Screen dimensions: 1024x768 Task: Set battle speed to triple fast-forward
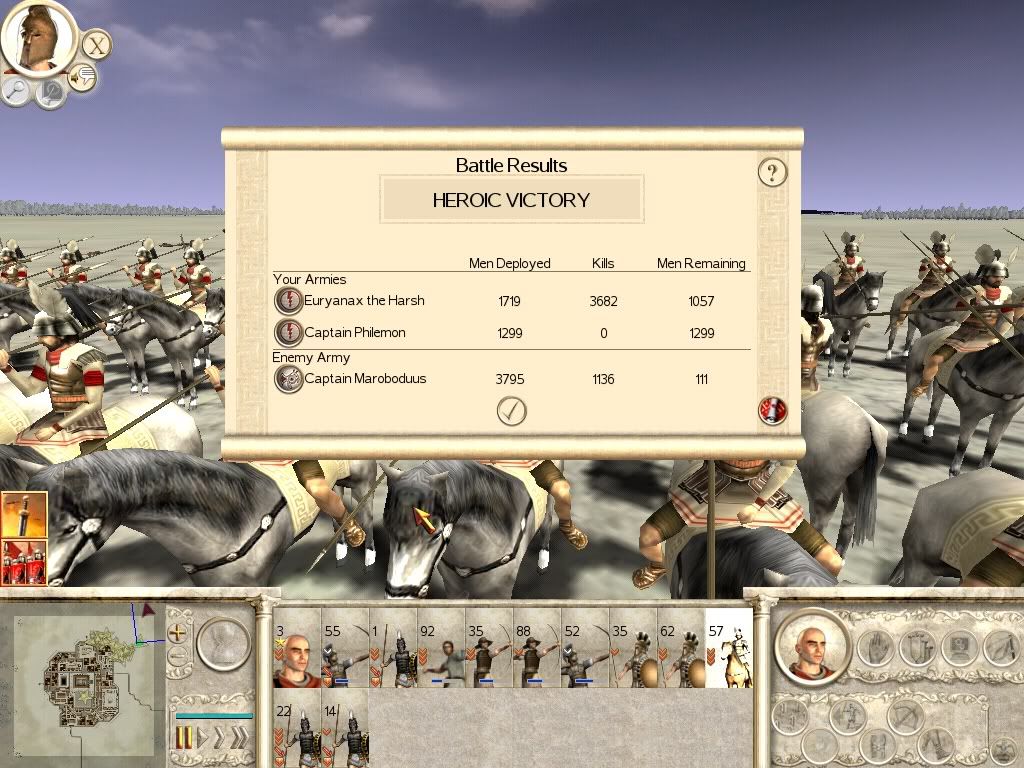point(238,738)
